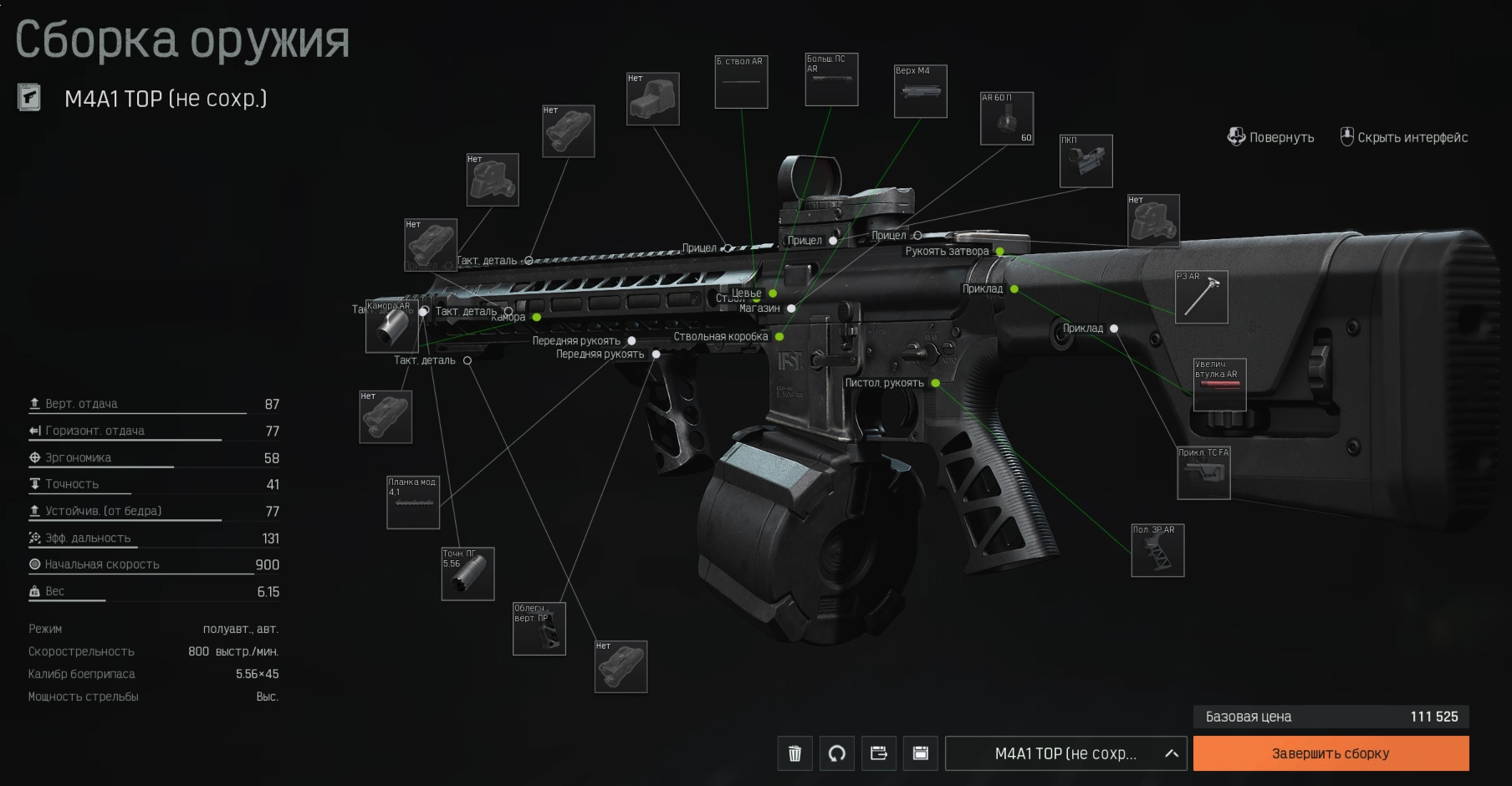Reset the build with the circular arrow button
1512x786 pixels.
836,753
